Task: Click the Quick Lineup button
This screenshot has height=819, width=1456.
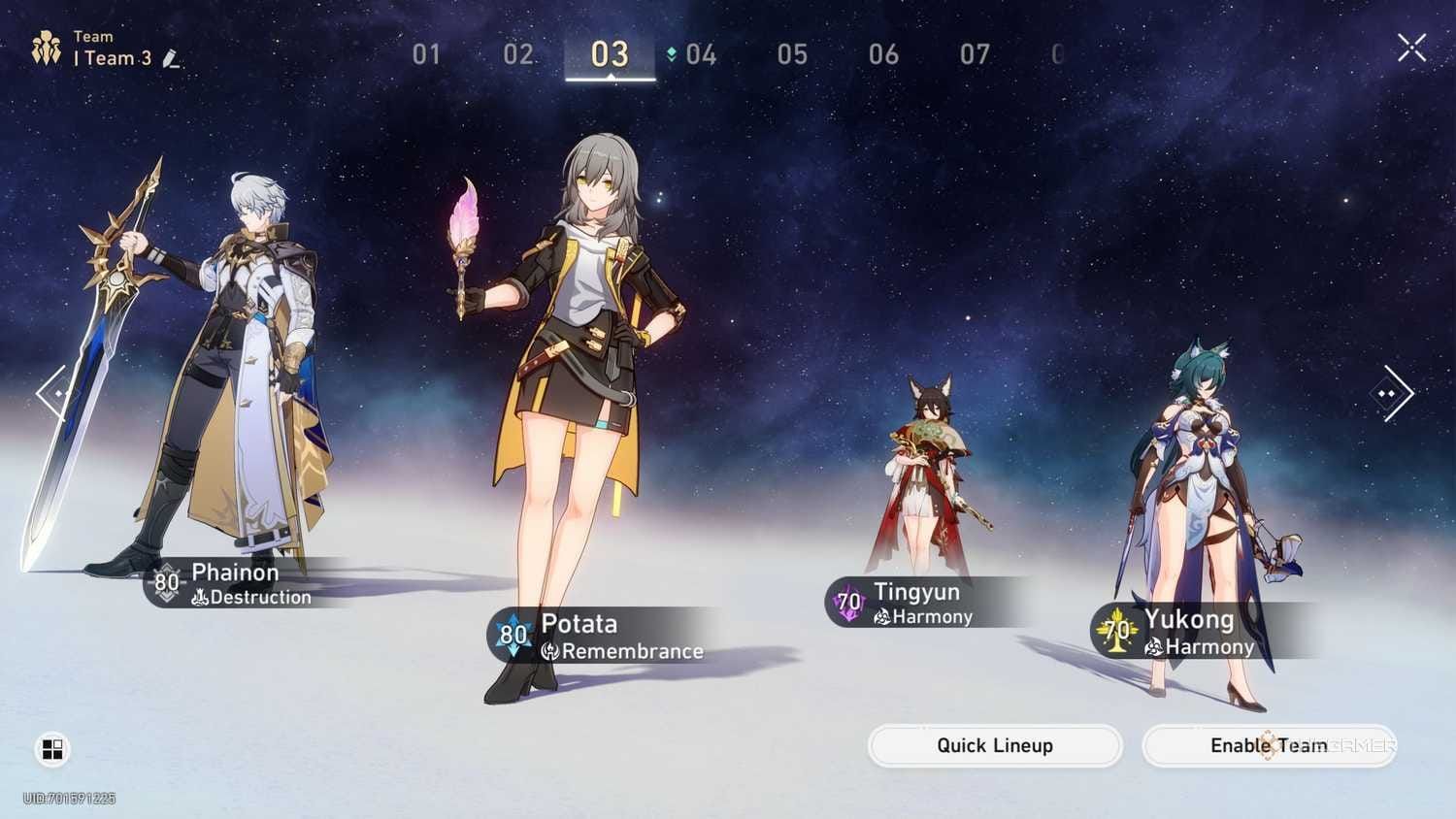Action: (x=995, y=745)
